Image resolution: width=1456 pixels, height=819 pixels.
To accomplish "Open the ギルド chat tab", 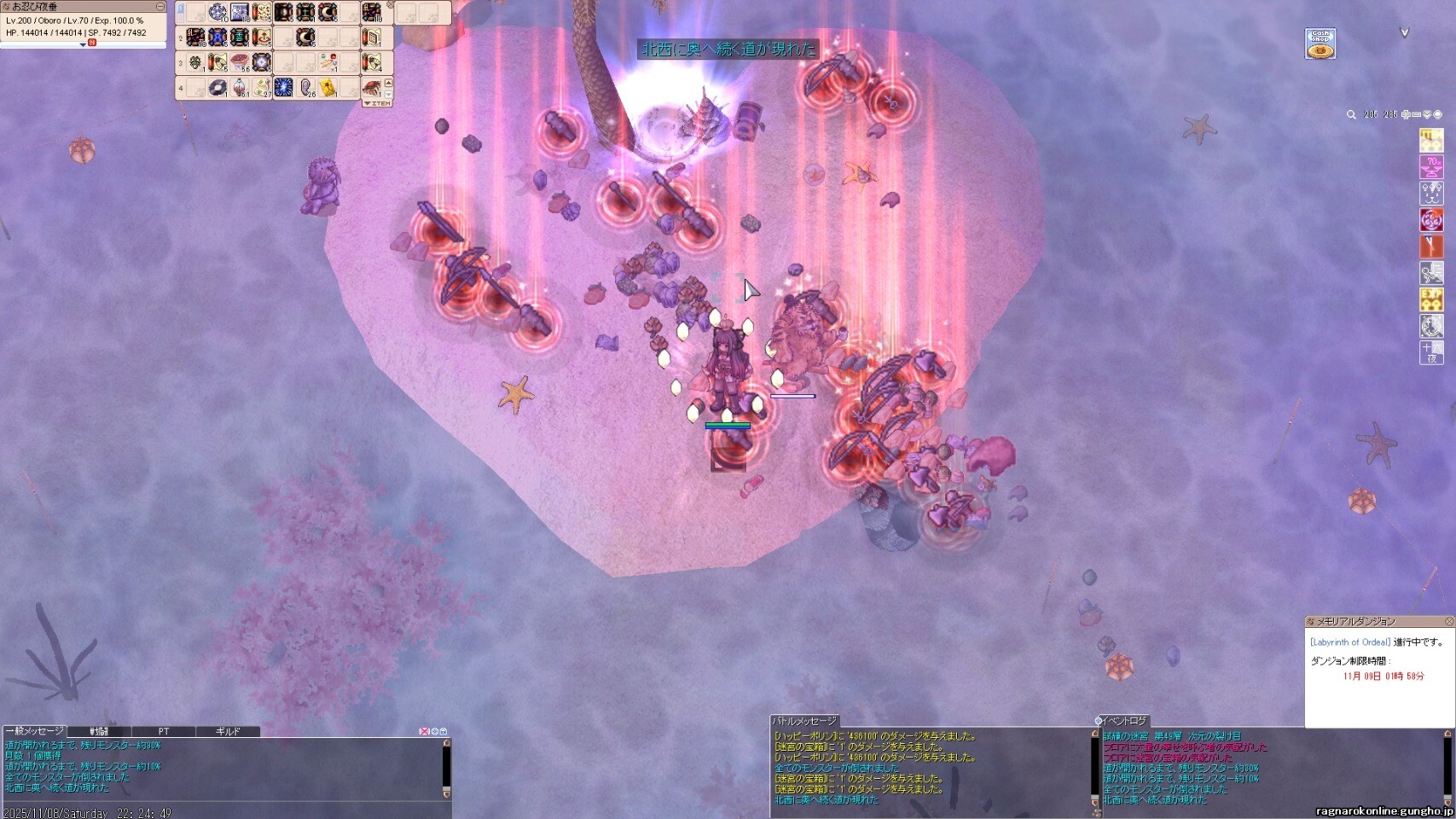I will click(227, 731).
